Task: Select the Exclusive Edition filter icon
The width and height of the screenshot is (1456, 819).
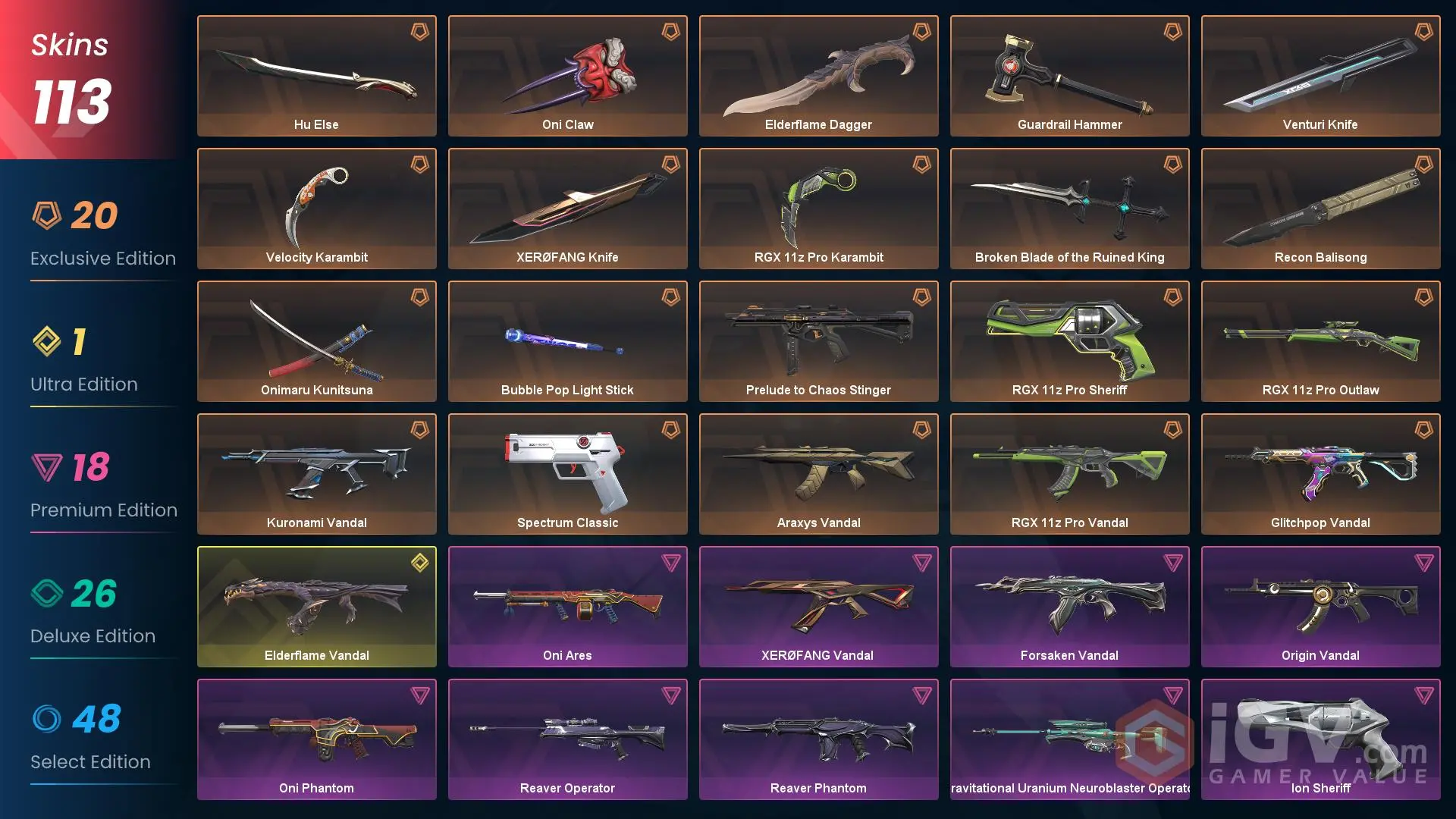Action: [48, 215]
